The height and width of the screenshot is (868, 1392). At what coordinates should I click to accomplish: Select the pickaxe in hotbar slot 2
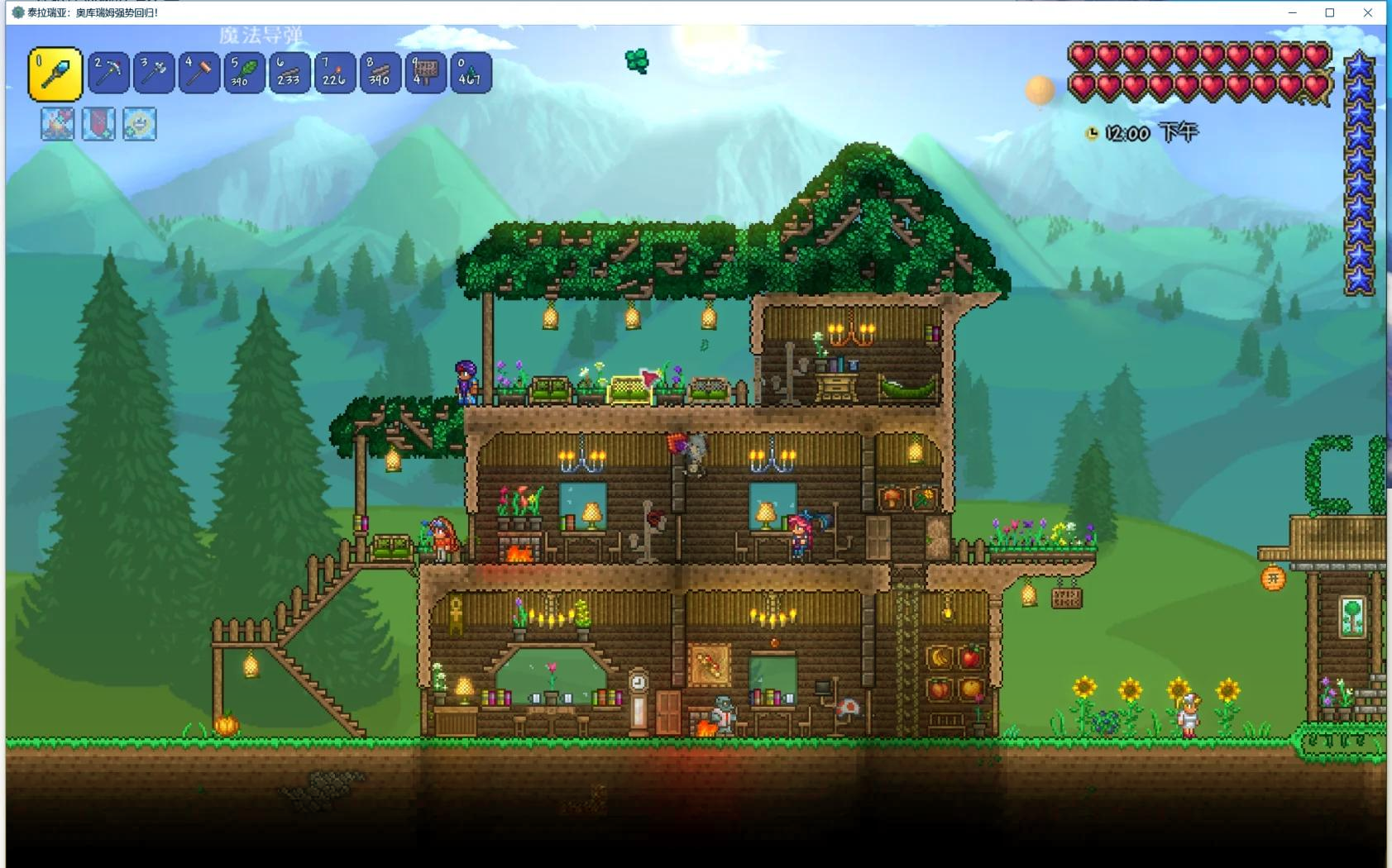[x=108, y=73]
